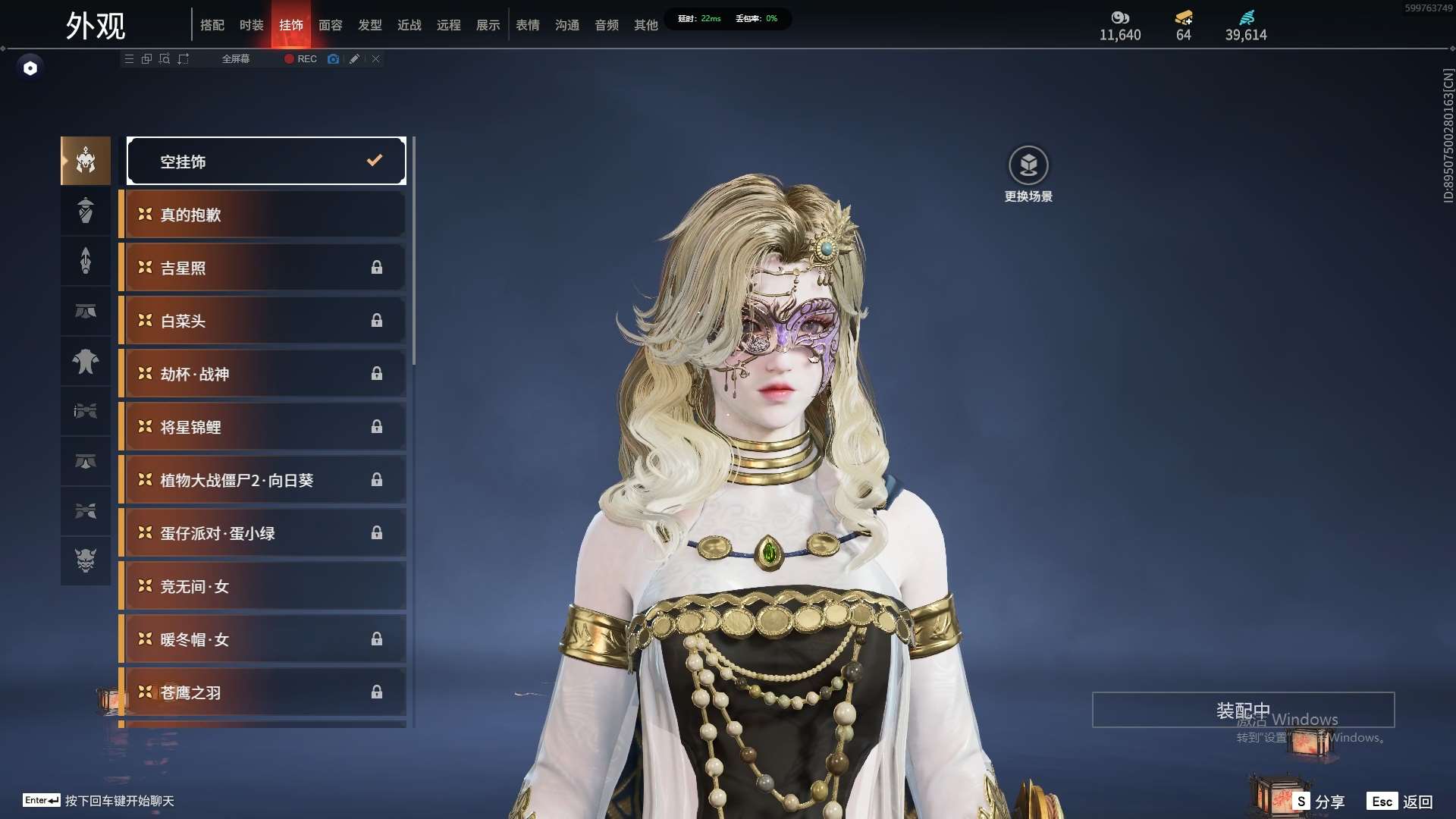Viewport: 1456px width, 819px height.
Task: Choose 植物大战僵尸2·向日葵 accessory
Action: [x=264, y=480]
